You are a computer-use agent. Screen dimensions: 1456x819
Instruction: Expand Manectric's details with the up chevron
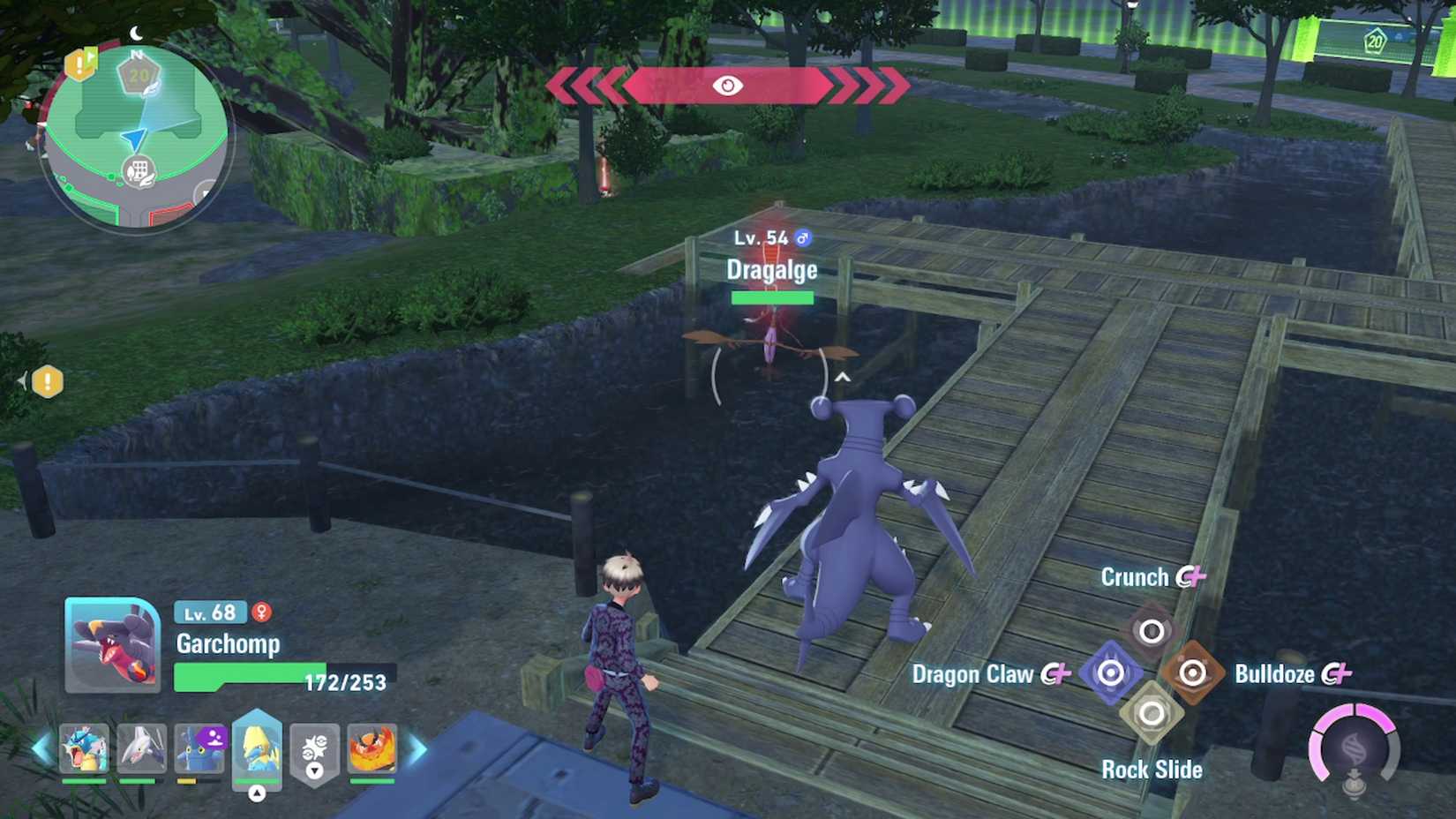click(257, 792)
